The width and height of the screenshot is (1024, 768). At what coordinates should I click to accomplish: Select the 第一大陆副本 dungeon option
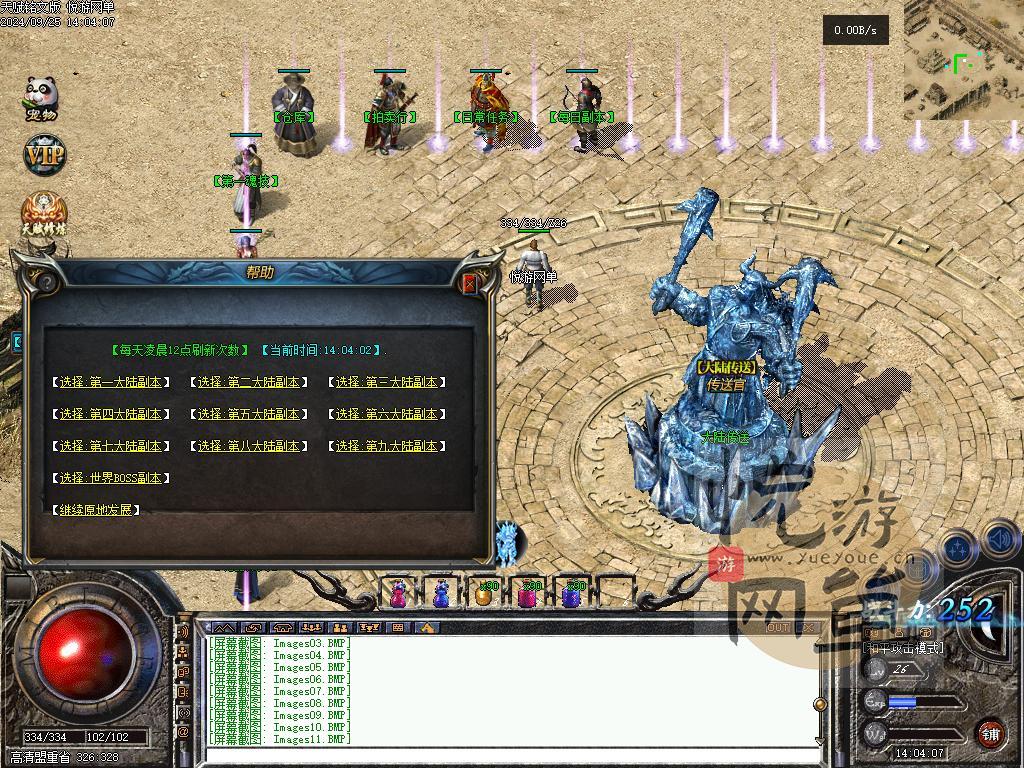tap(110, 382)
